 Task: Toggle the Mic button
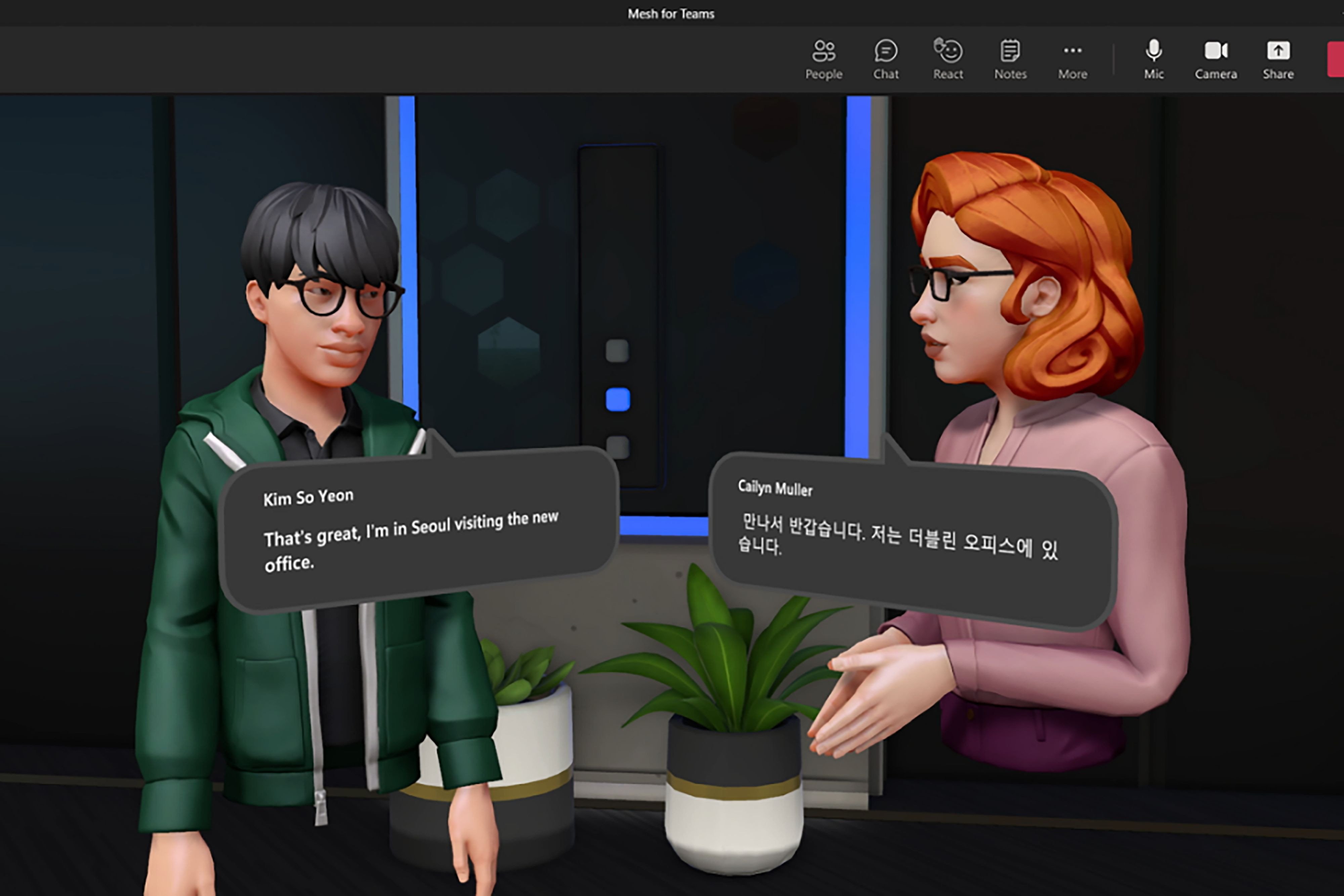click(x=1154, y=59)
